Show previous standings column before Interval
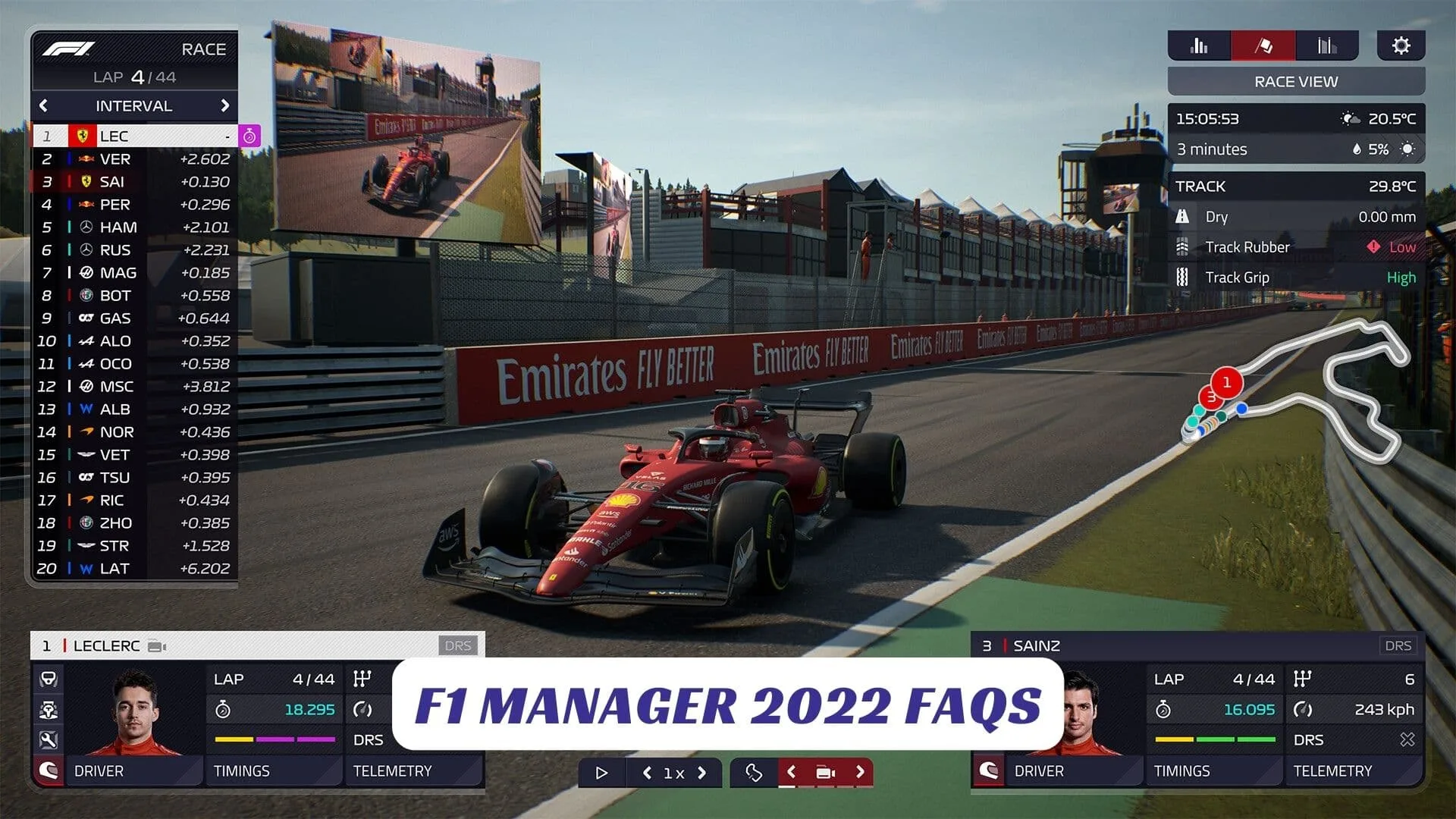The image size is (1456, 819). point(43,105)
